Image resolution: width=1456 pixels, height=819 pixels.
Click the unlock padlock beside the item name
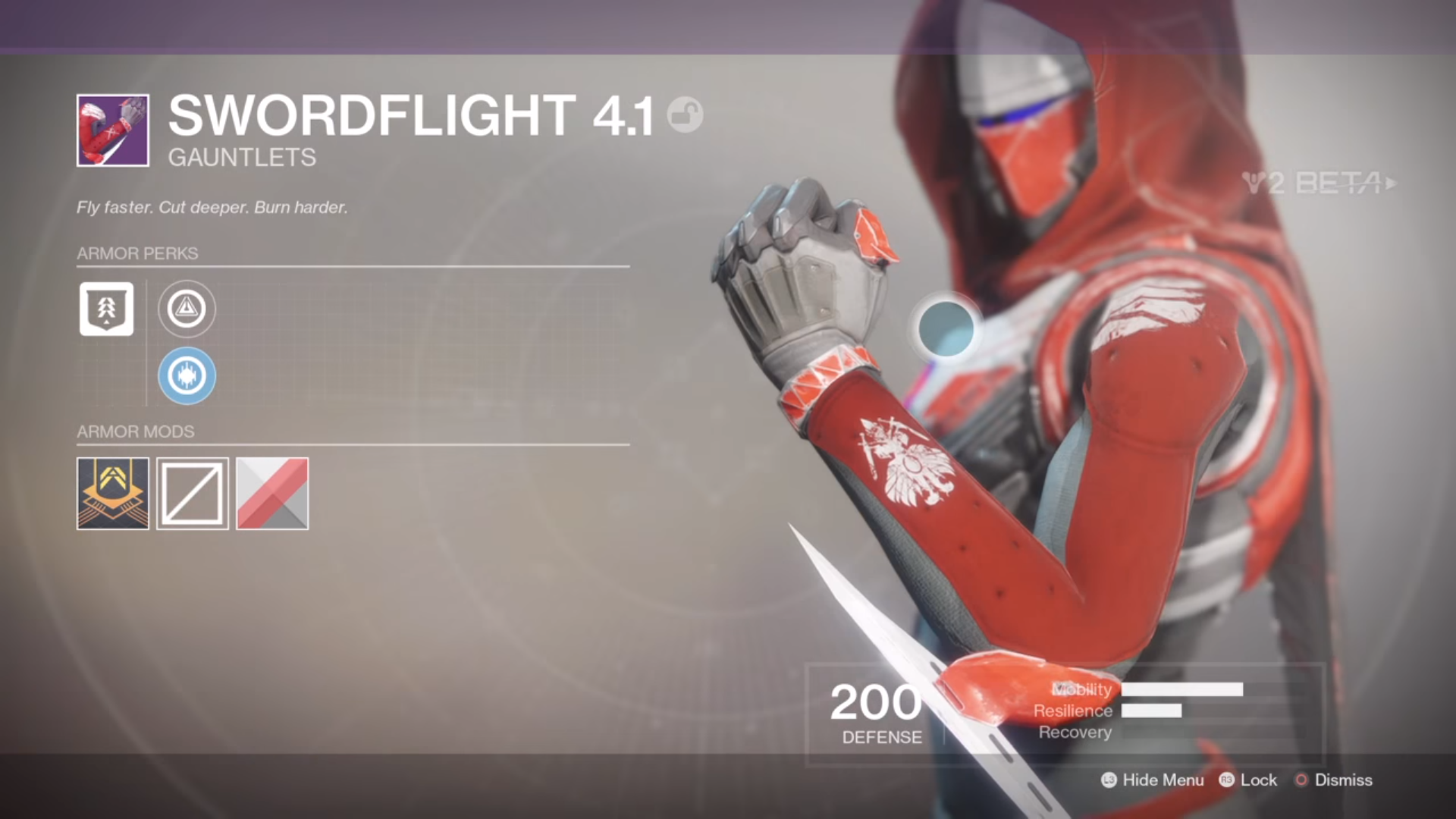click(x=685, y=116)
